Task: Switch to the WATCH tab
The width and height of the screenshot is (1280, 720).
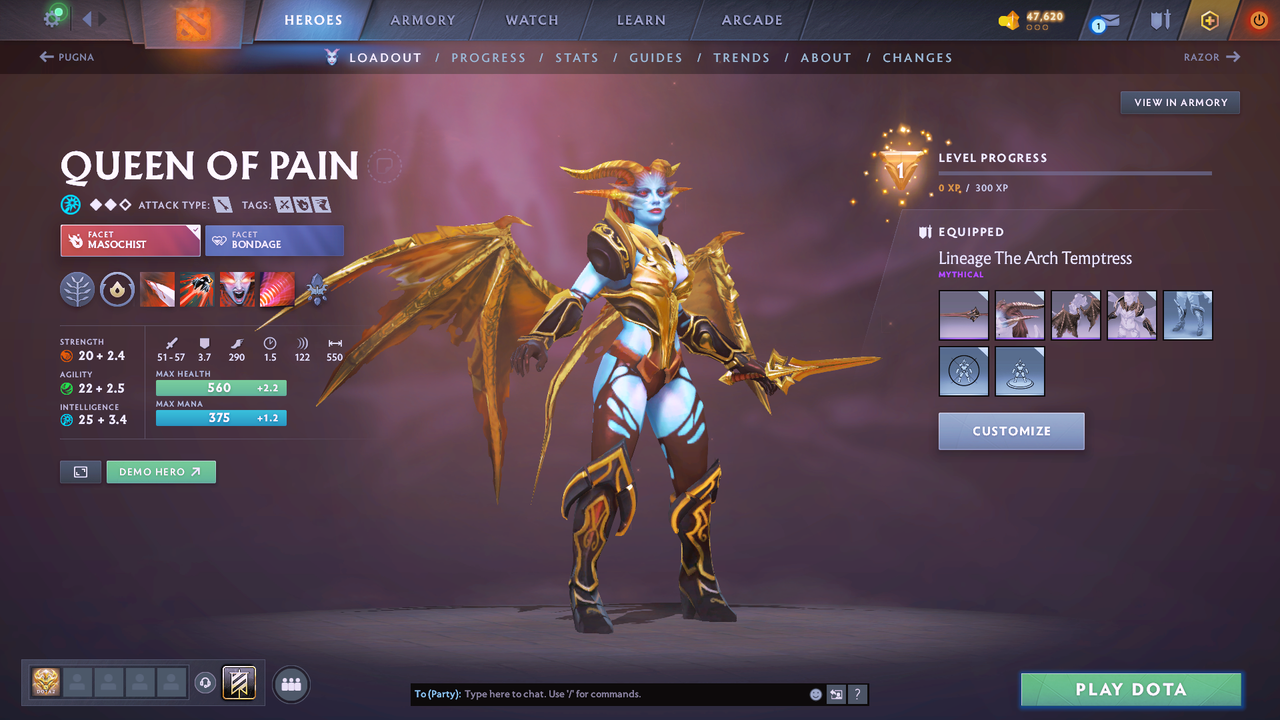Action: coord(531,19)
